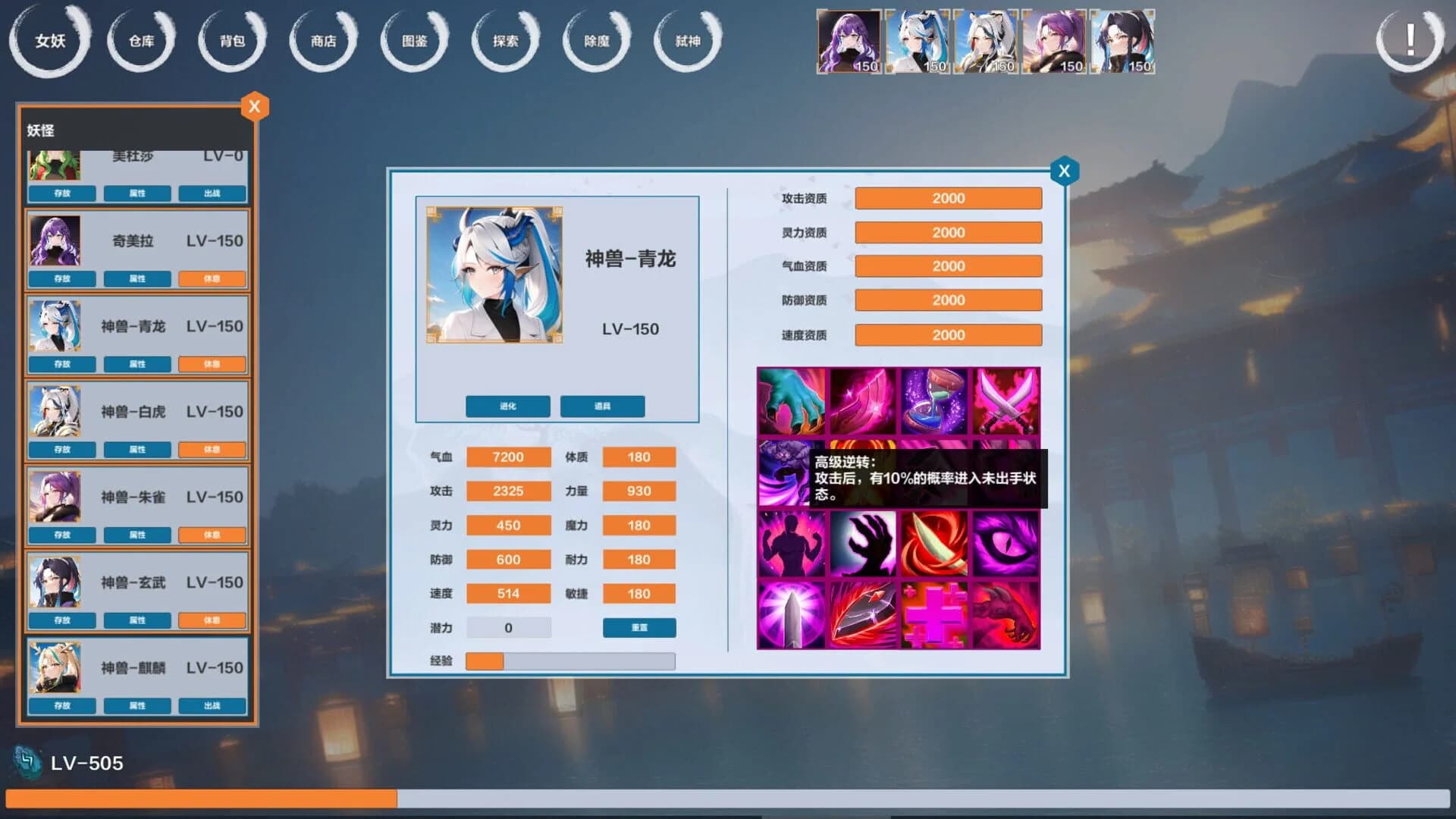Toggle rest mode for 神兽-朱雀
Viewport: 1456px width, 819px height.
pyautogui.click(x=212, y=535)
